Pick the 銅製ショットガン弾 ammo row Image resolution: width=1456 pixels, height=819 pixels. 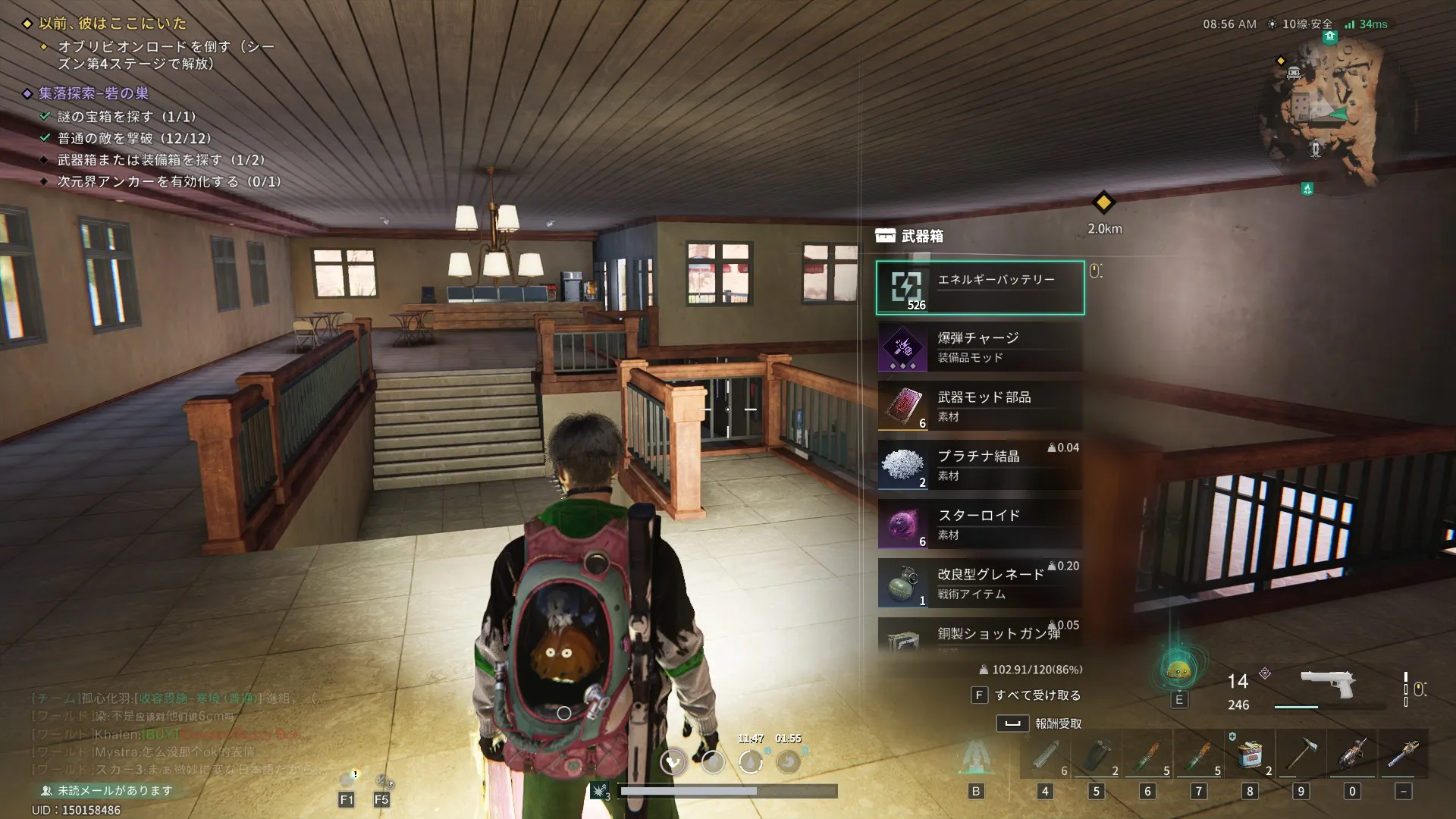[980, 635]
